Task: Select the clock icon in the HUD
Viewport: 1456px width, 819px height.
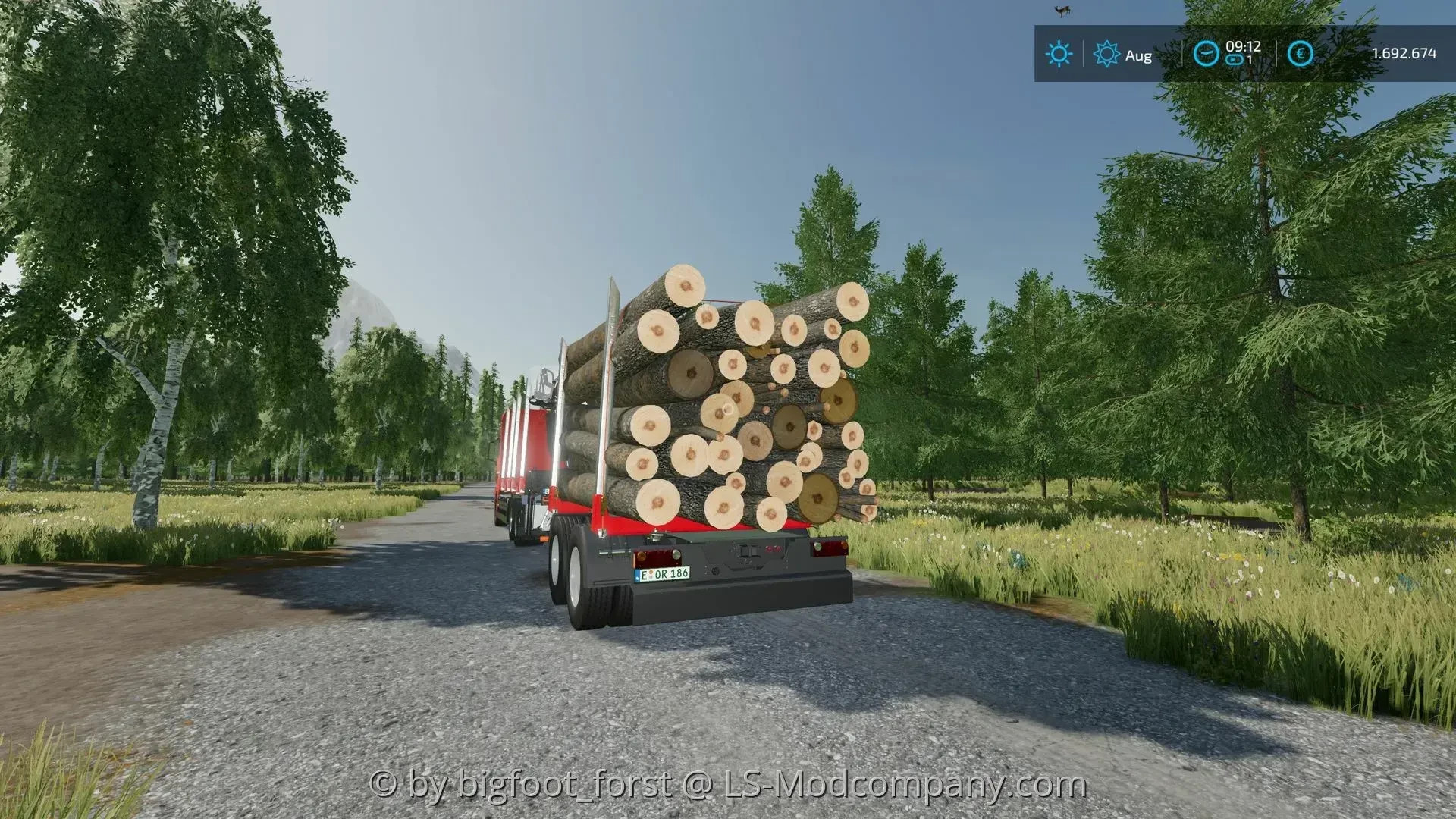Action: tap(1205, 53)
